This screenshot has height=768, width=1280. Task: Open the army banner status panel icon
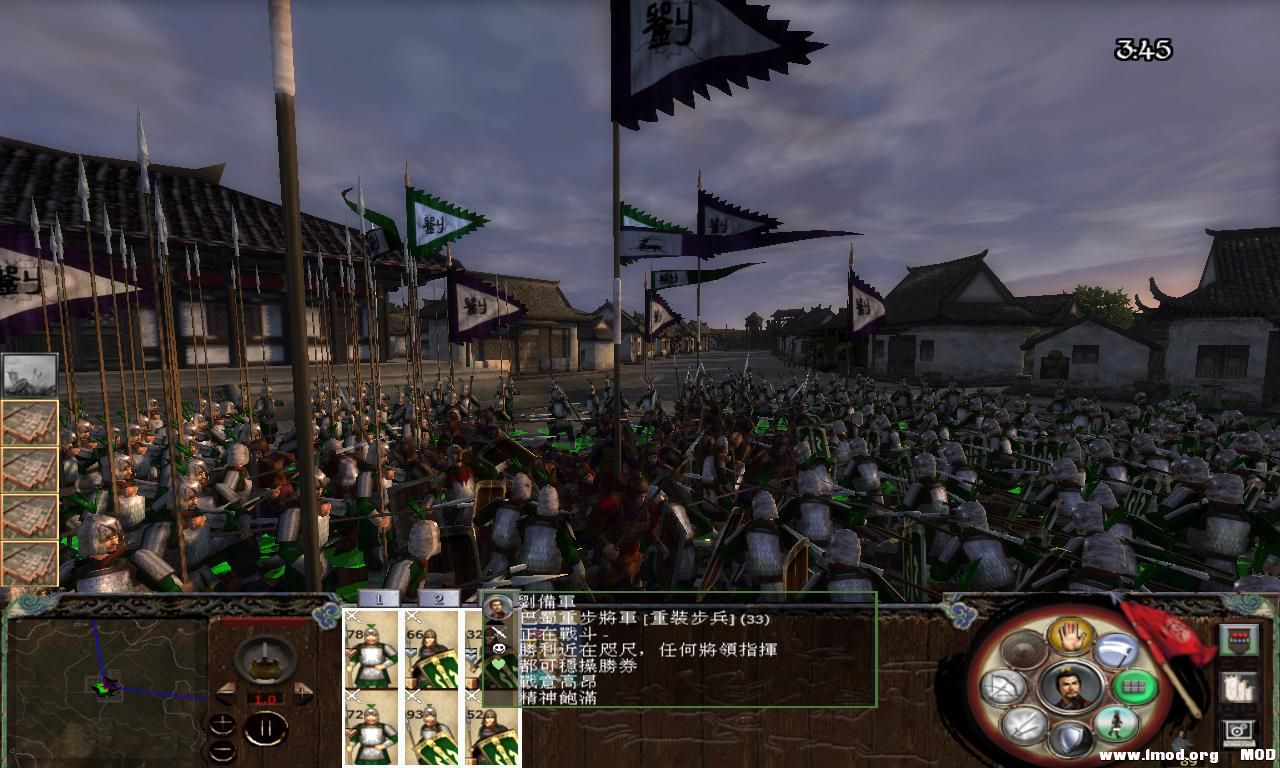point(1237,638)
